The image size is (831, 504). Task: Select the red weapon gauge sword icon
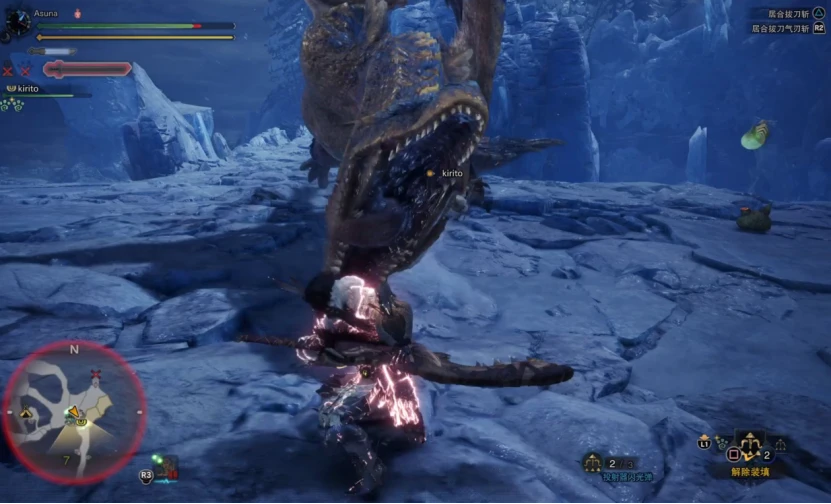[x=88, y=69]
